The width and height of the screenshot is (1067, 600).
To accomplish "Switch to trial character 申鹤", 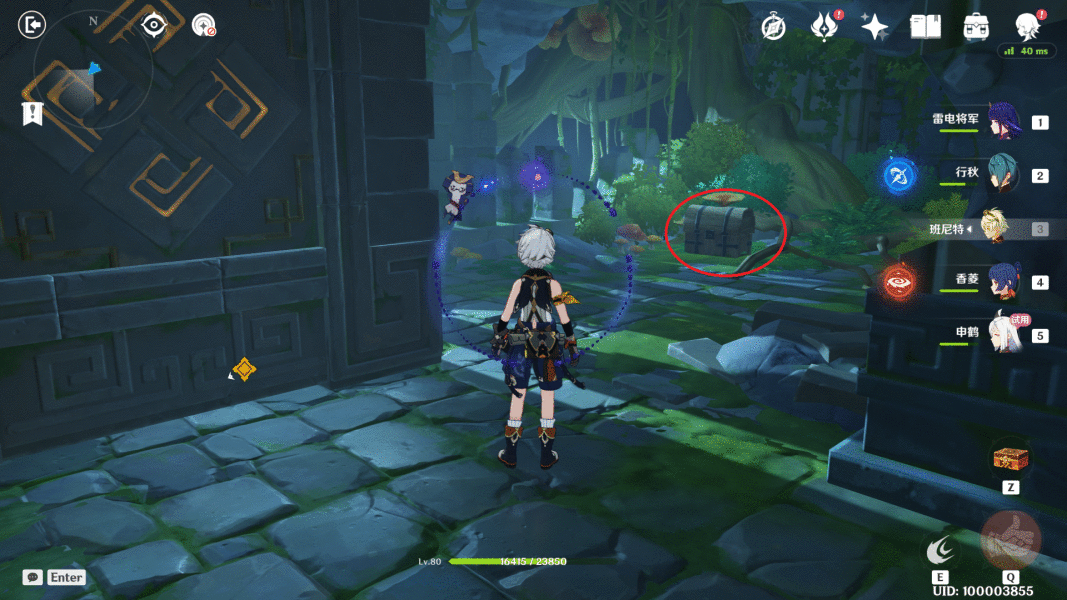I will [x=1002, y=334].
